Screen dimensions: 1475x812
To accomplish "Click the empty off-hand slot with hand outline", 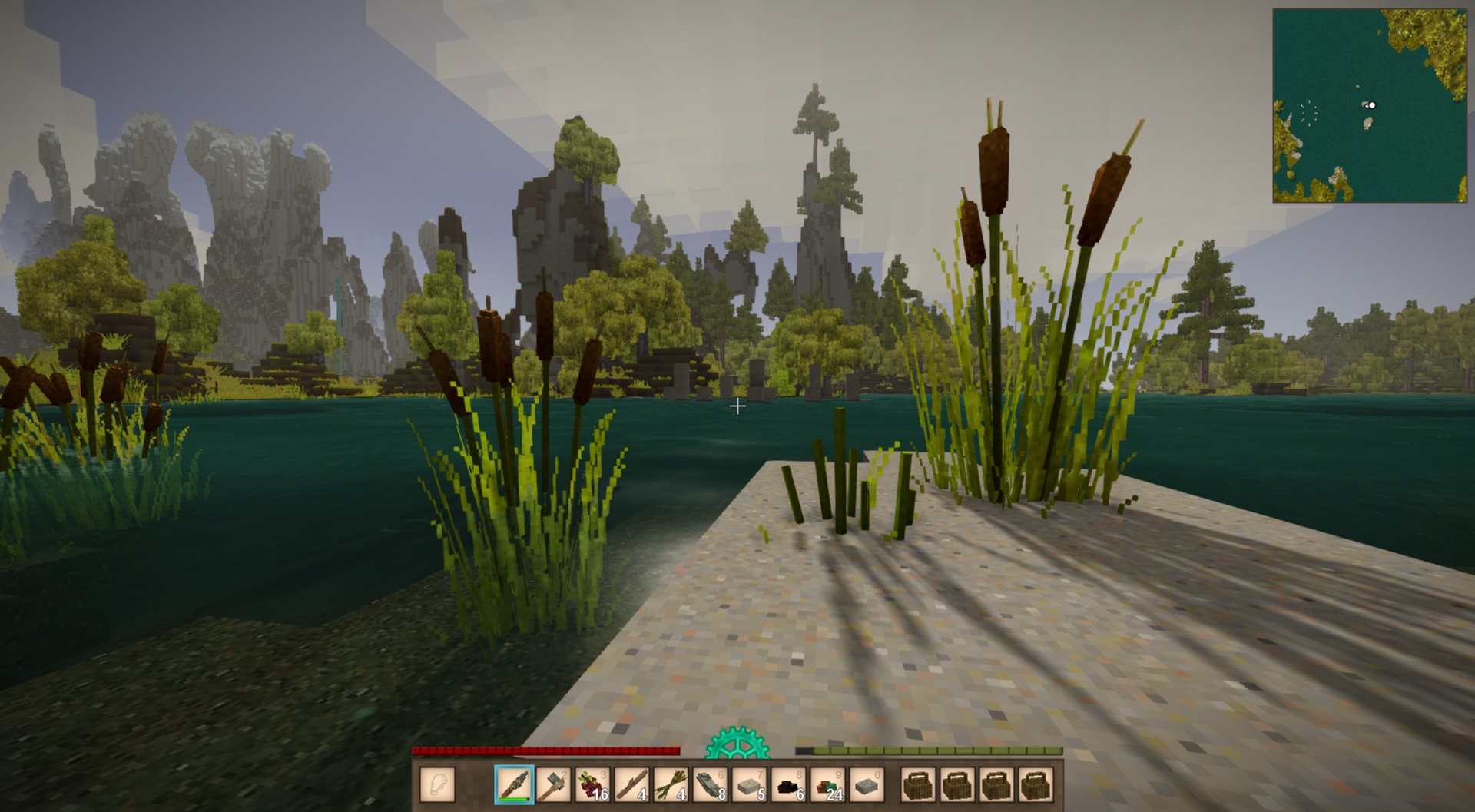I will pos(438,786).
